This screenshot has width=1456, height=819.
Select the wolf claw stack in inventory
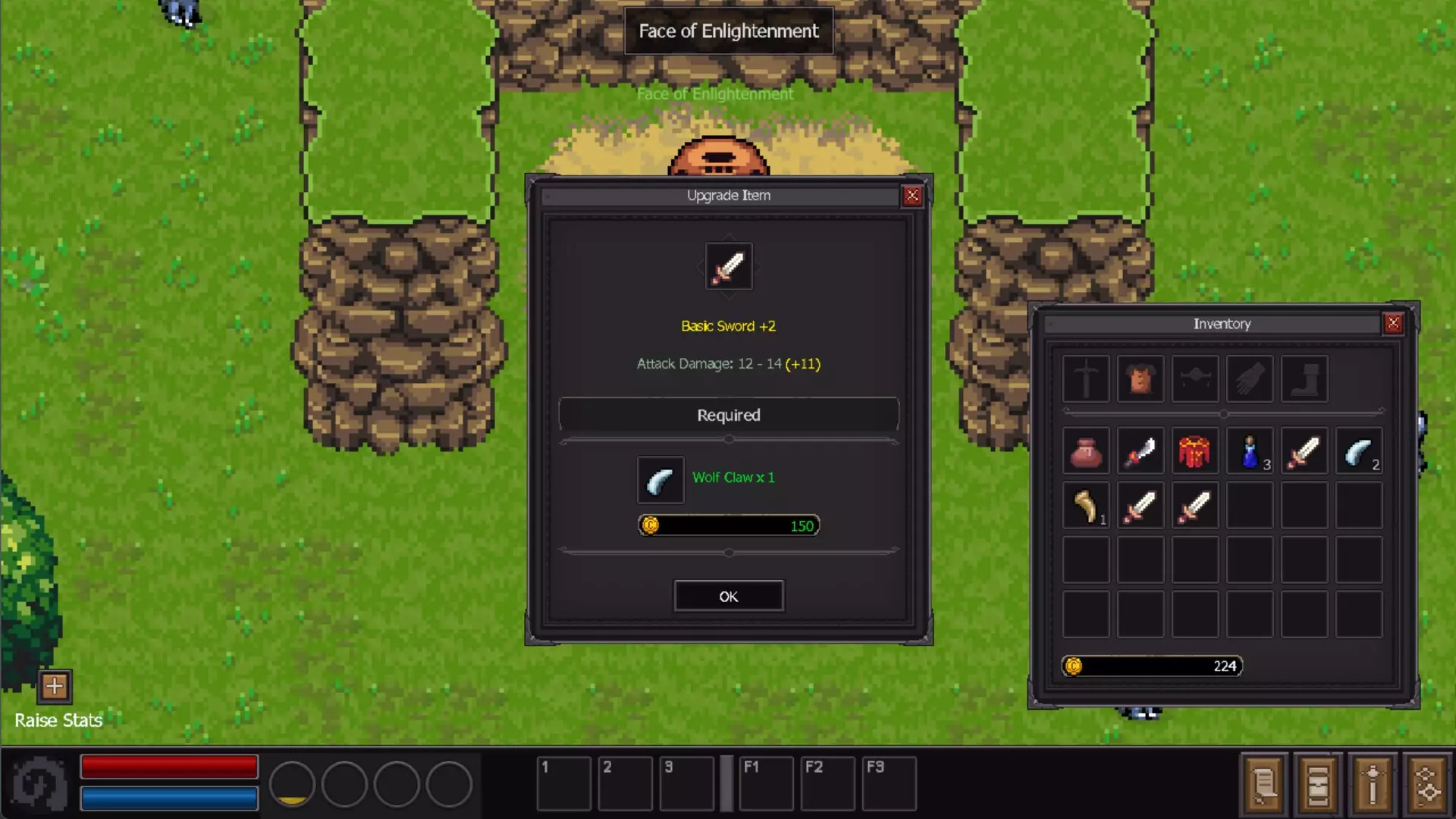click(x=1358, y=453)
